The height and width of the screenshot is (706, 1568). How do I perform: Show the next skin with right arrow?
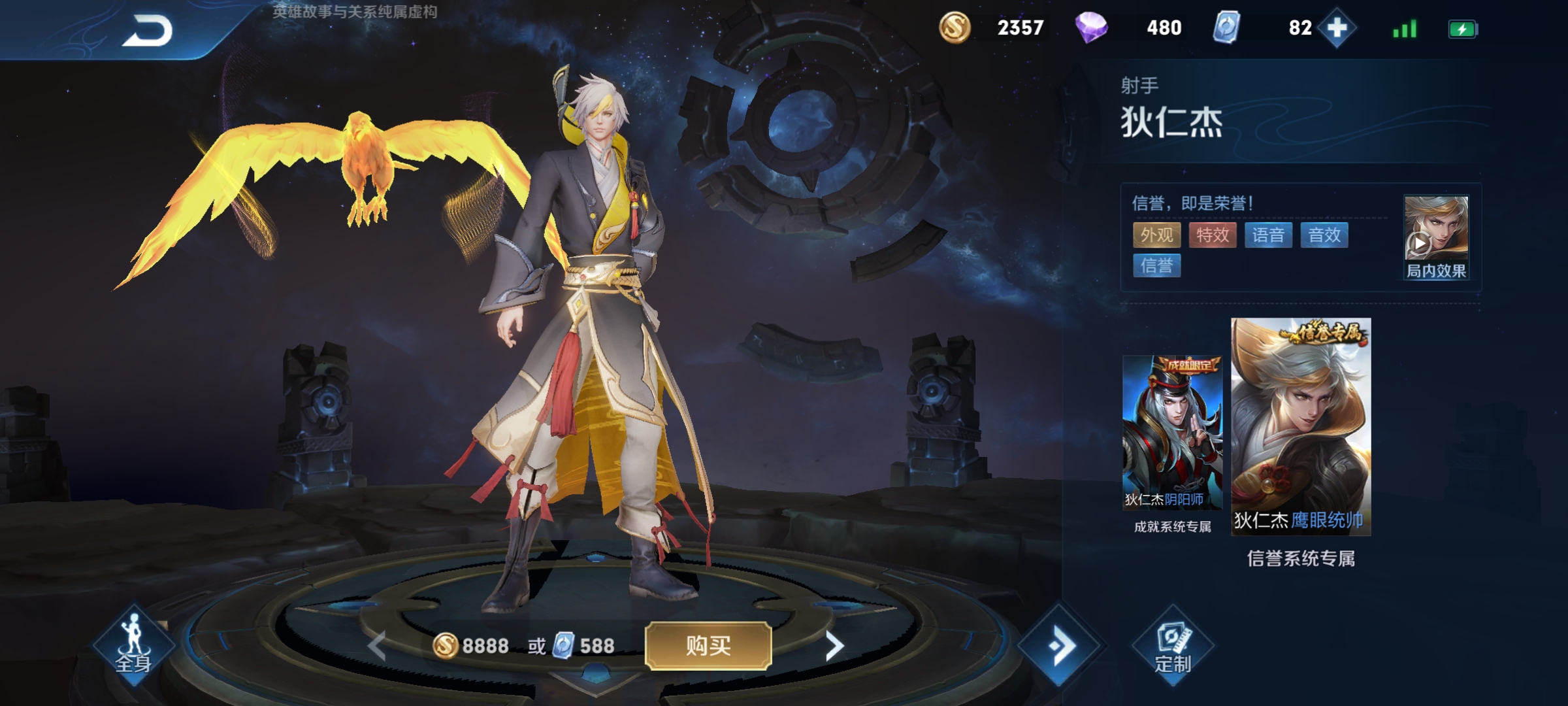(834, 646)
